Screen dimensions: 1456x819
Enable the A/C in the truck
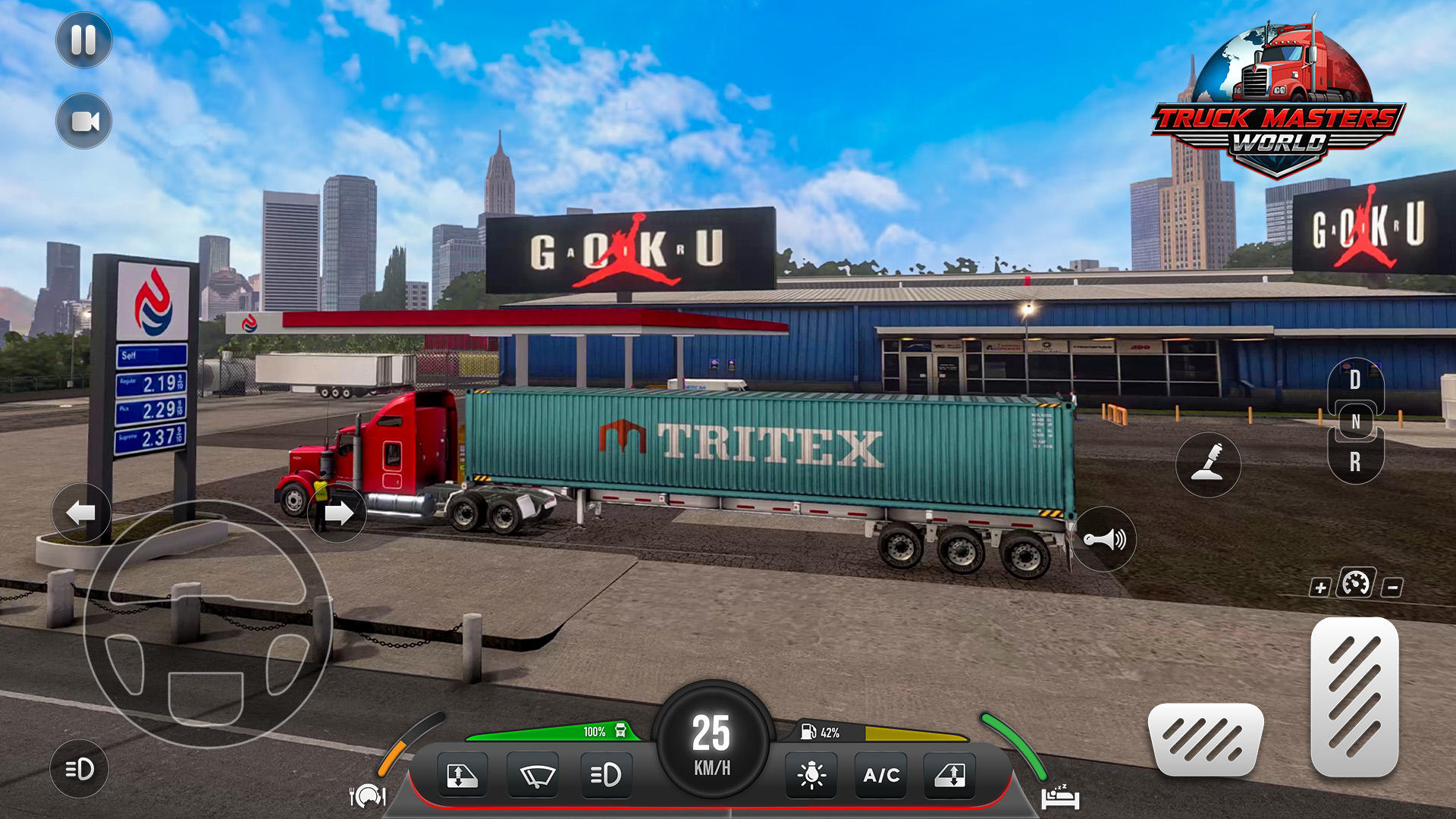(880, 774)
